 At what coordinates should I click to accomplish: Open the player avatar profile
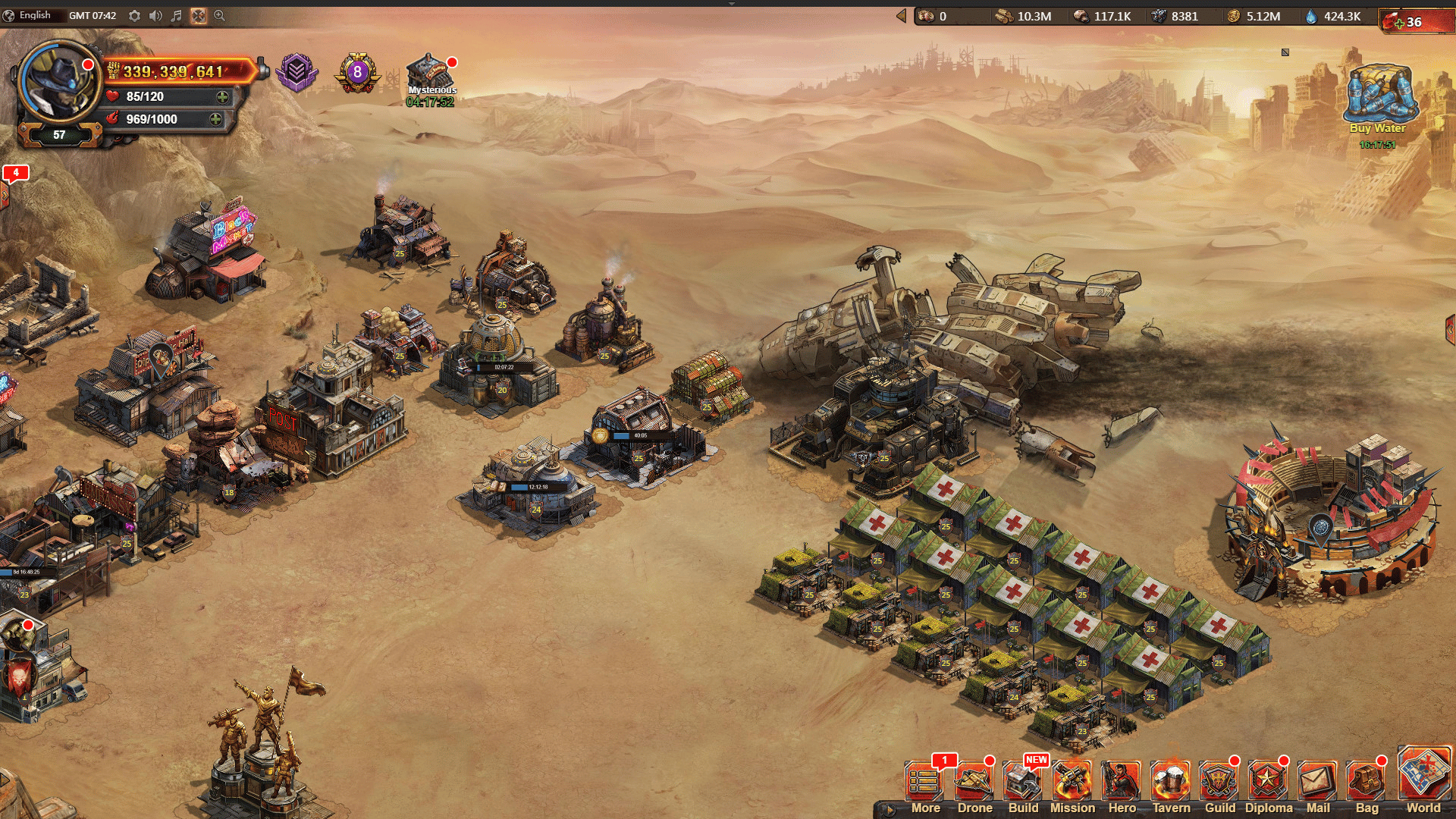click(x=59, y=82)
